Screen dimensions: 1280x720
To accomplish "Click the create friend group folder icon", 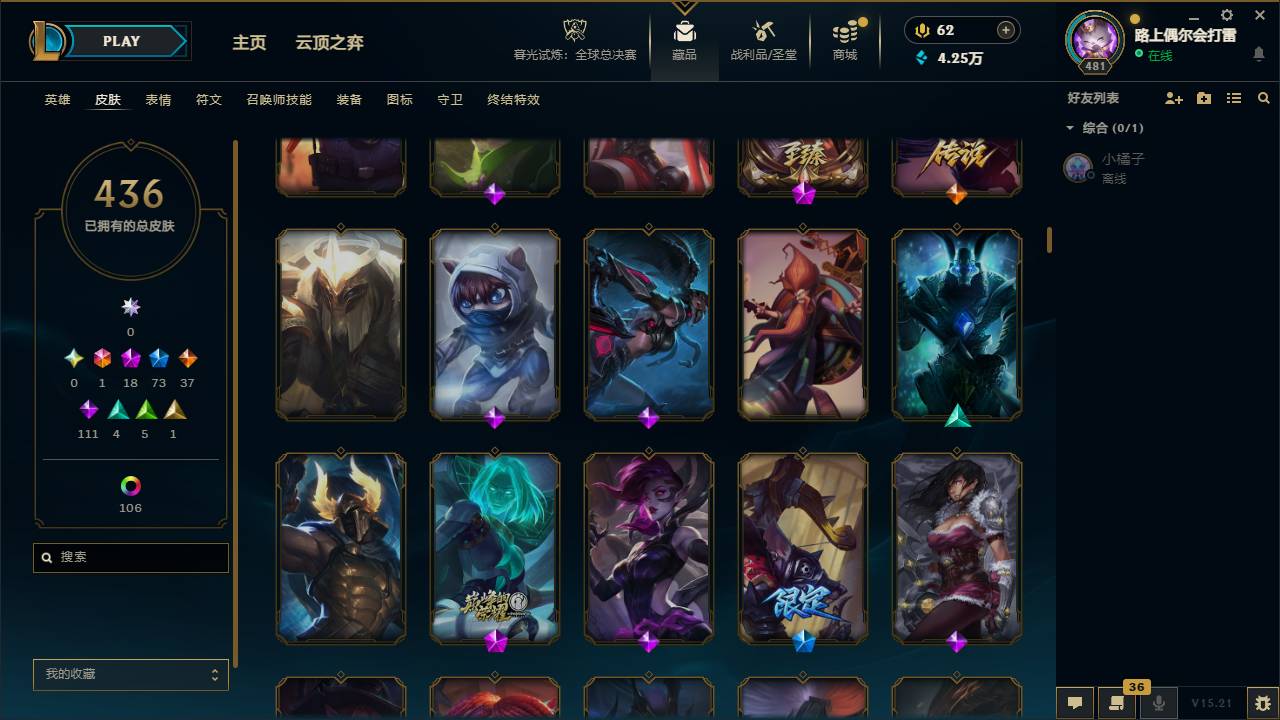I will coord(1204,98).
